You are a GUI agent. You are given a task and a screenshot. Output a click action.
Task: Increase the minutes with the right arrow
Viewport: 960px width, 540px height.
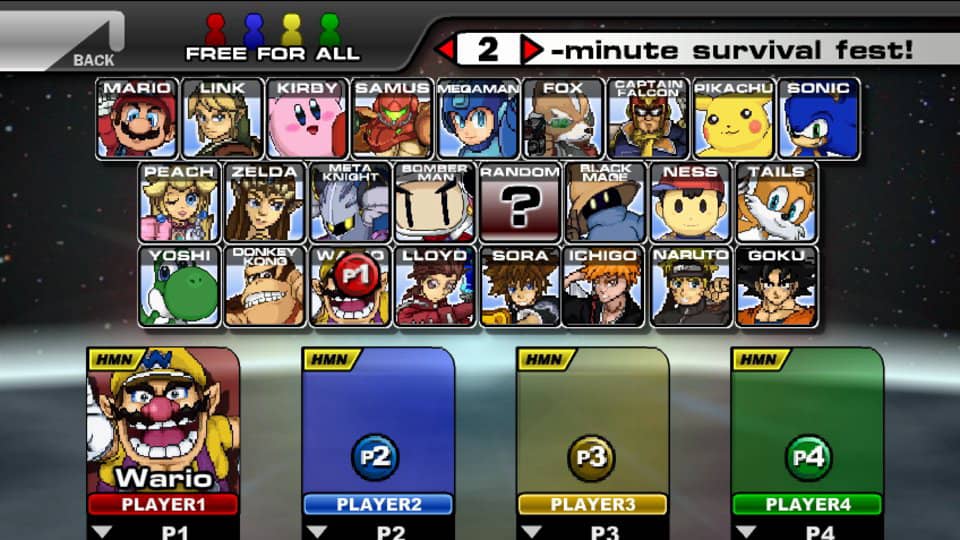532,49
